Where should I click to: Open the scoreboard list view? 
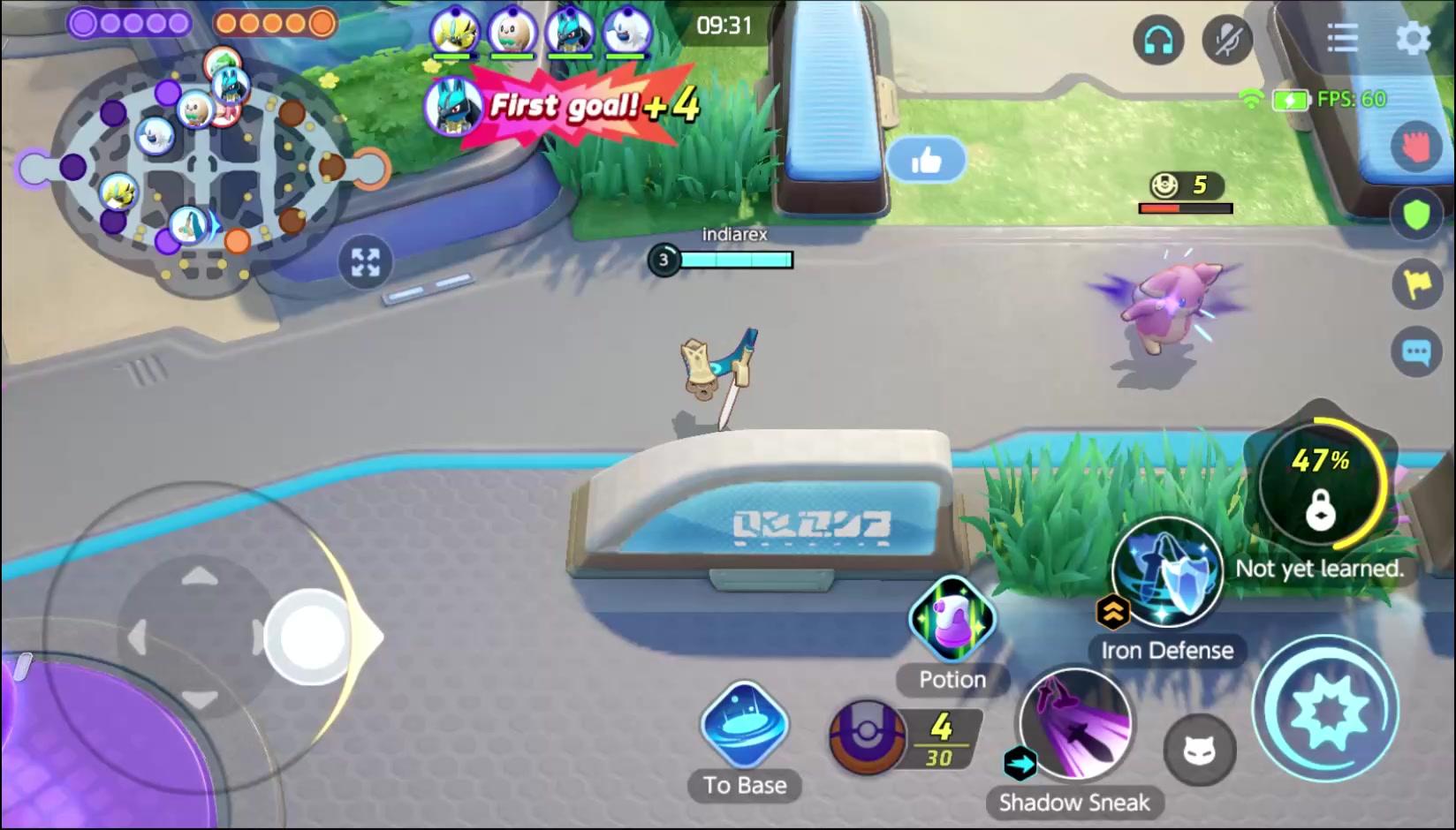(1342, 37)
